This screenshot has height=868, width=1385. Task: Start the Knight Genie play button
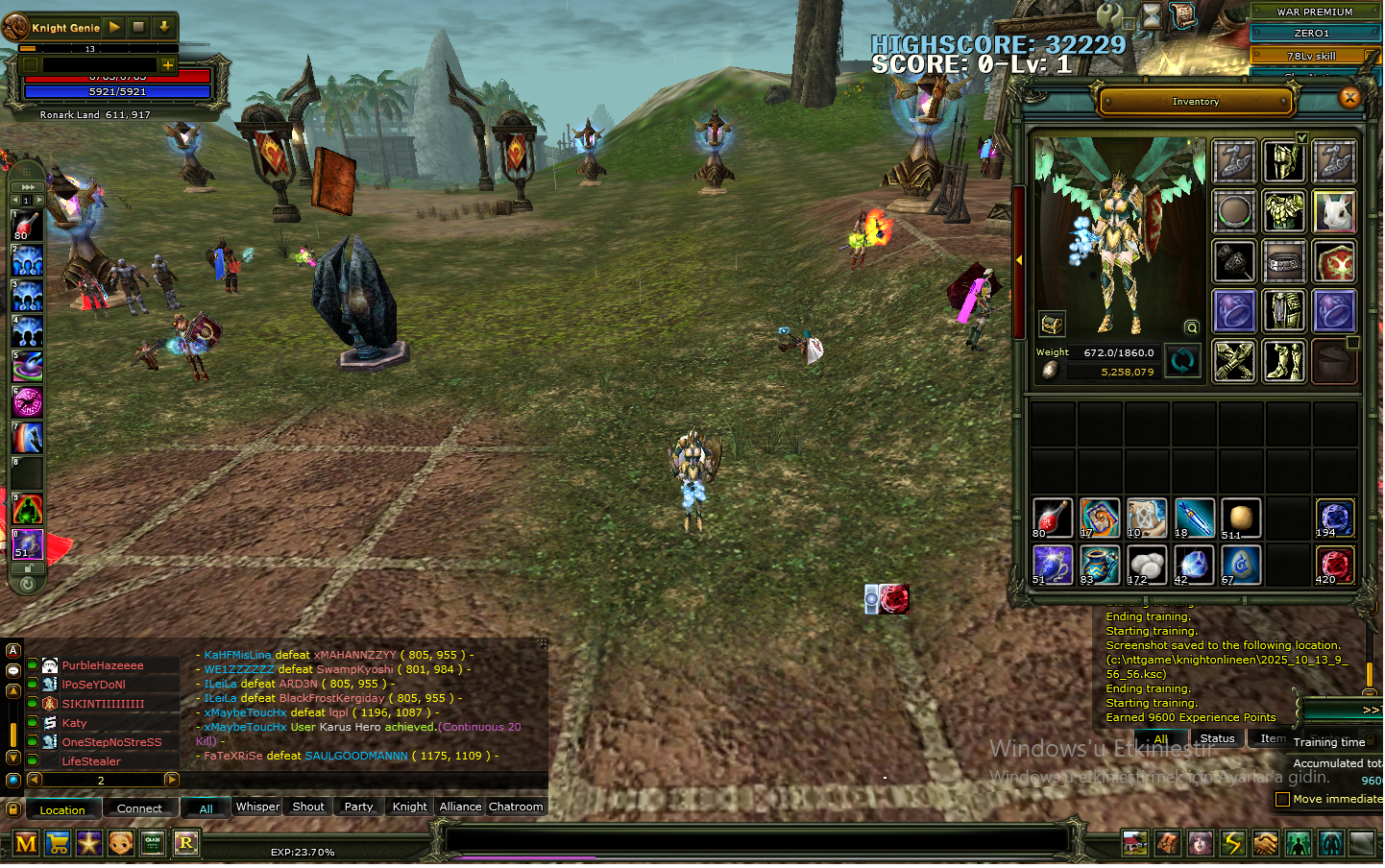point(114,27)
